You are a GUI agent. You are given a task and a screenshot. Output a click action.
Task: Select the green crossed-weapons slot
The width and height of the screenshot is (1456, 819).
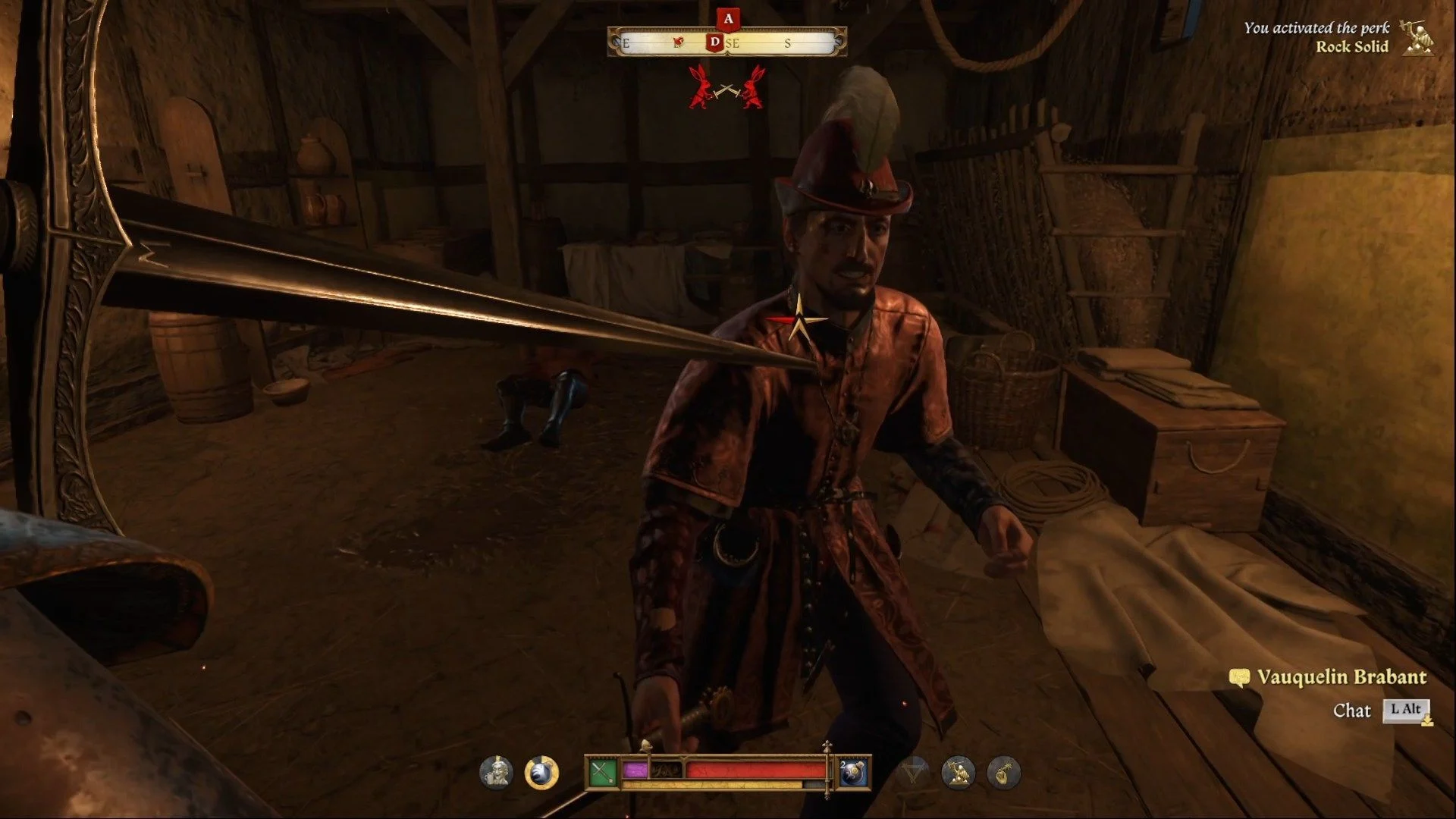[602, 773]
